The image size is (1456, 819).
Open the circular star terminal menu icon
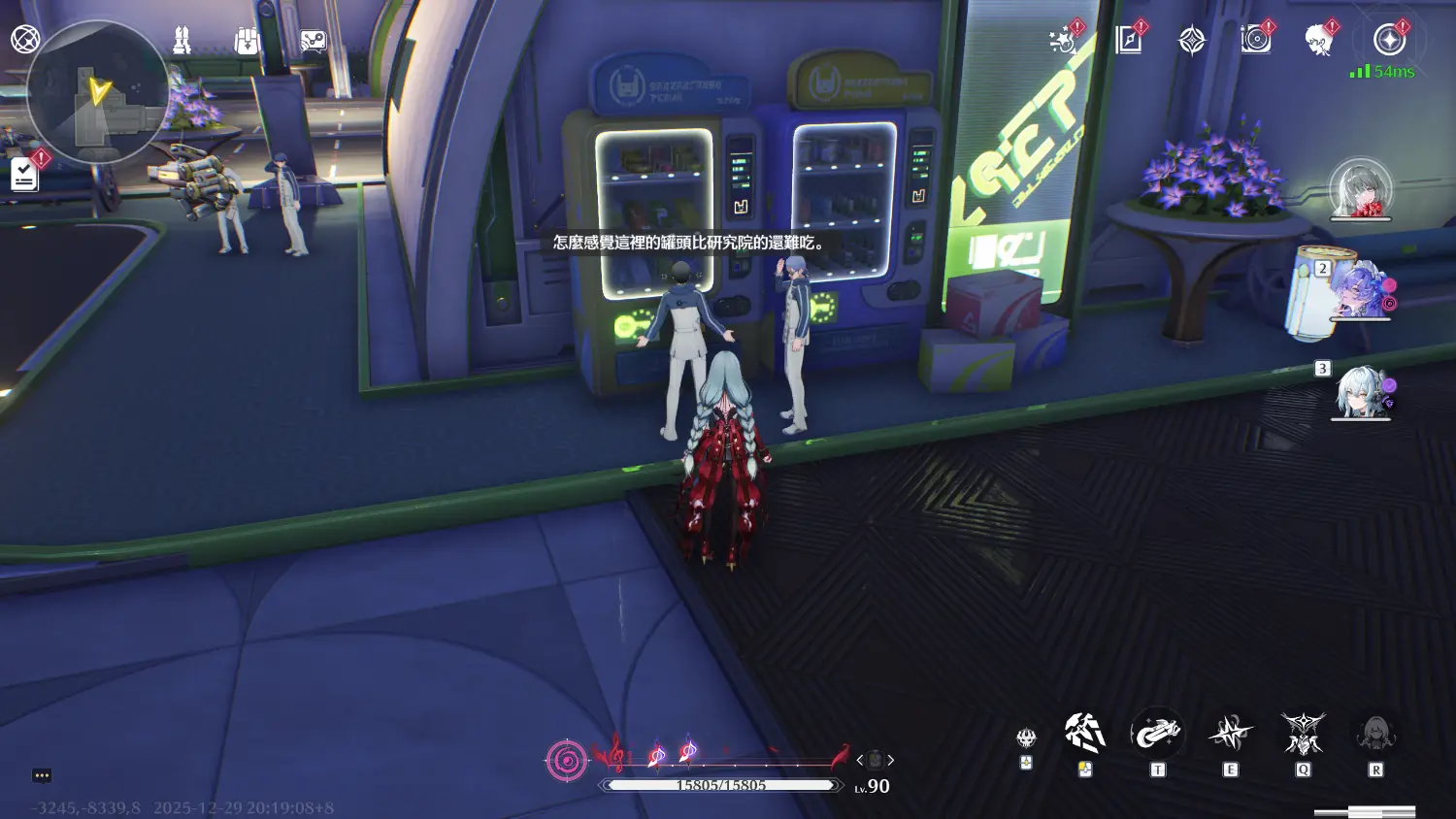1390,40
